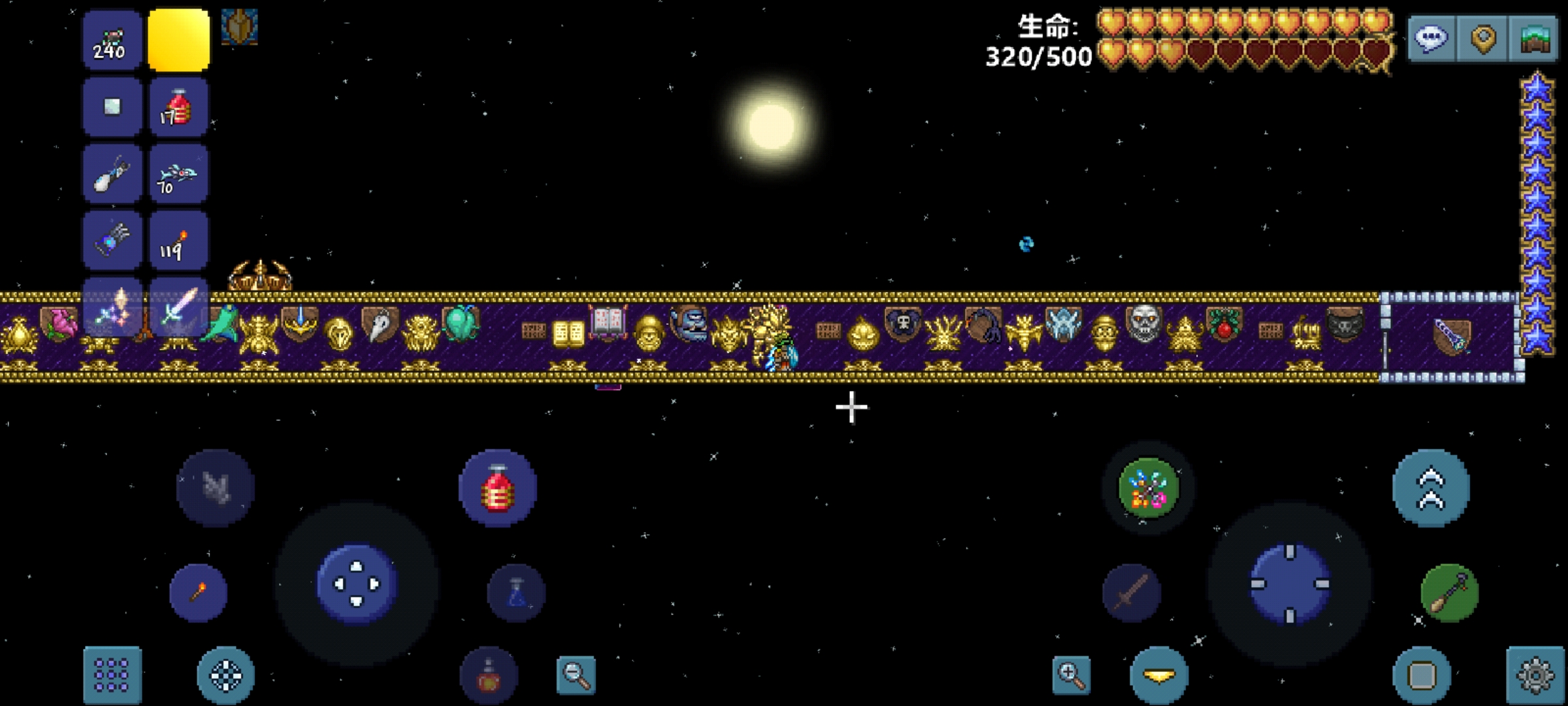The width and height of the screenshot is (1568, 706).
Task: Select the glowing sword hotbar slot
Action: click(x=178, y=307)
